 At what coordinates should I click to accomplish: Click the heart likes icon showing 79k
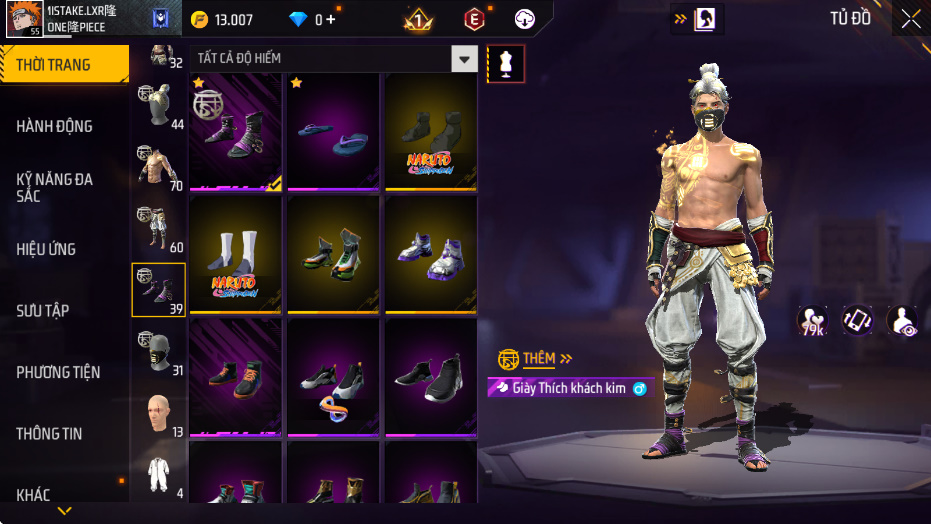pos(811,321)
